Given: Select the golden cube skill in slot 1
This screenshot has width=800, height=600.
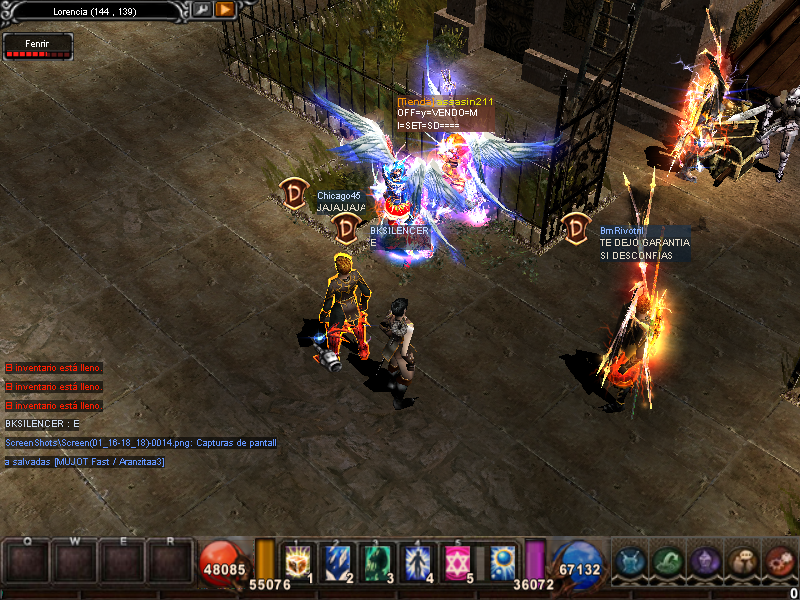Looking at the screenshot, I should tap(299, 562).
